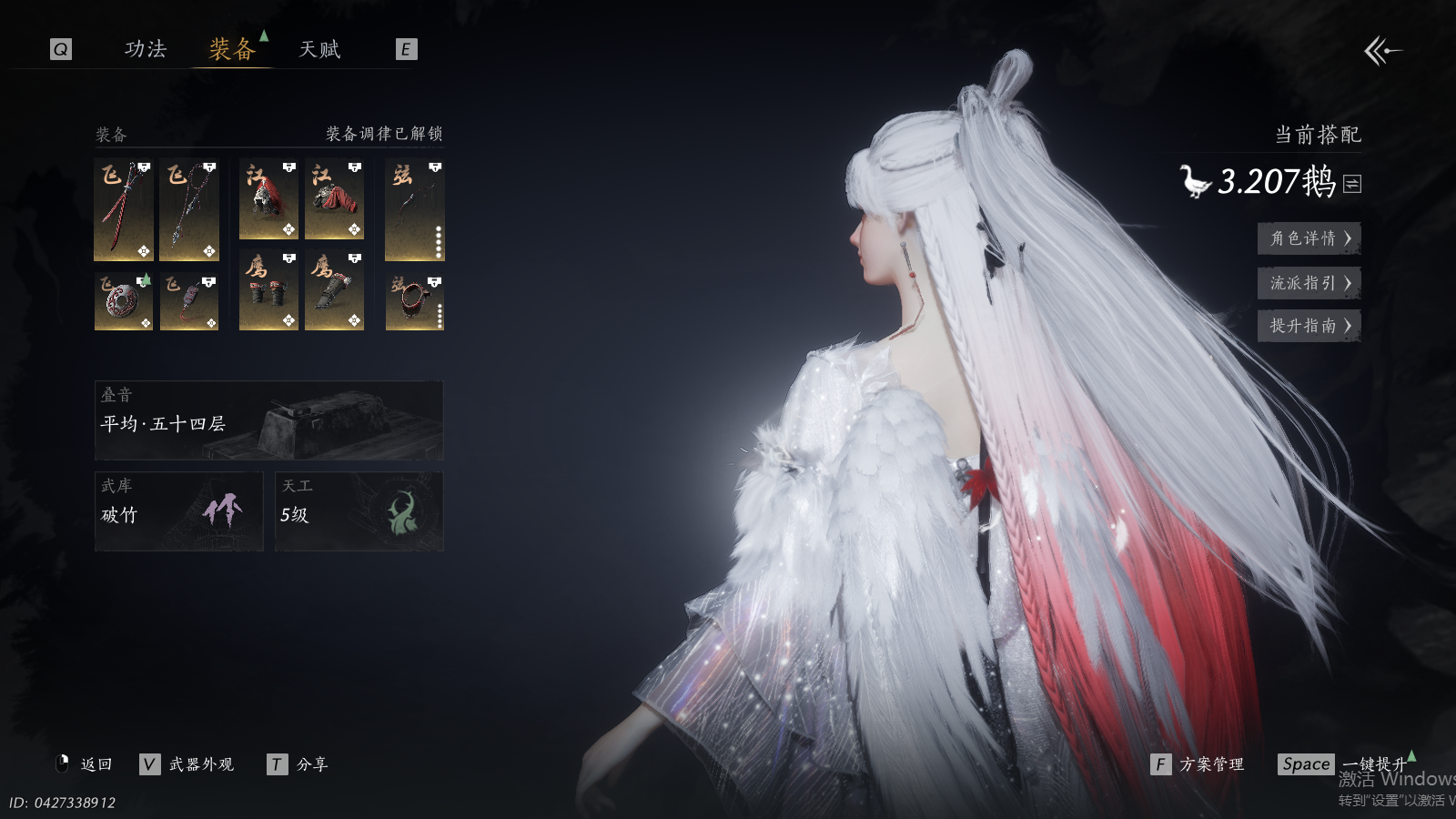
Task: Open the 武库 破竹 panel
Action: (178, 511)
